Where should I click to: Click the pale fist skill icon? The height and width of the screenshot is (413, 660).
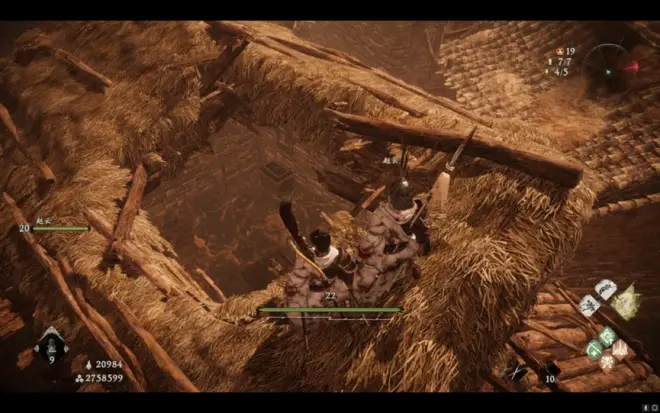point(620,348)
